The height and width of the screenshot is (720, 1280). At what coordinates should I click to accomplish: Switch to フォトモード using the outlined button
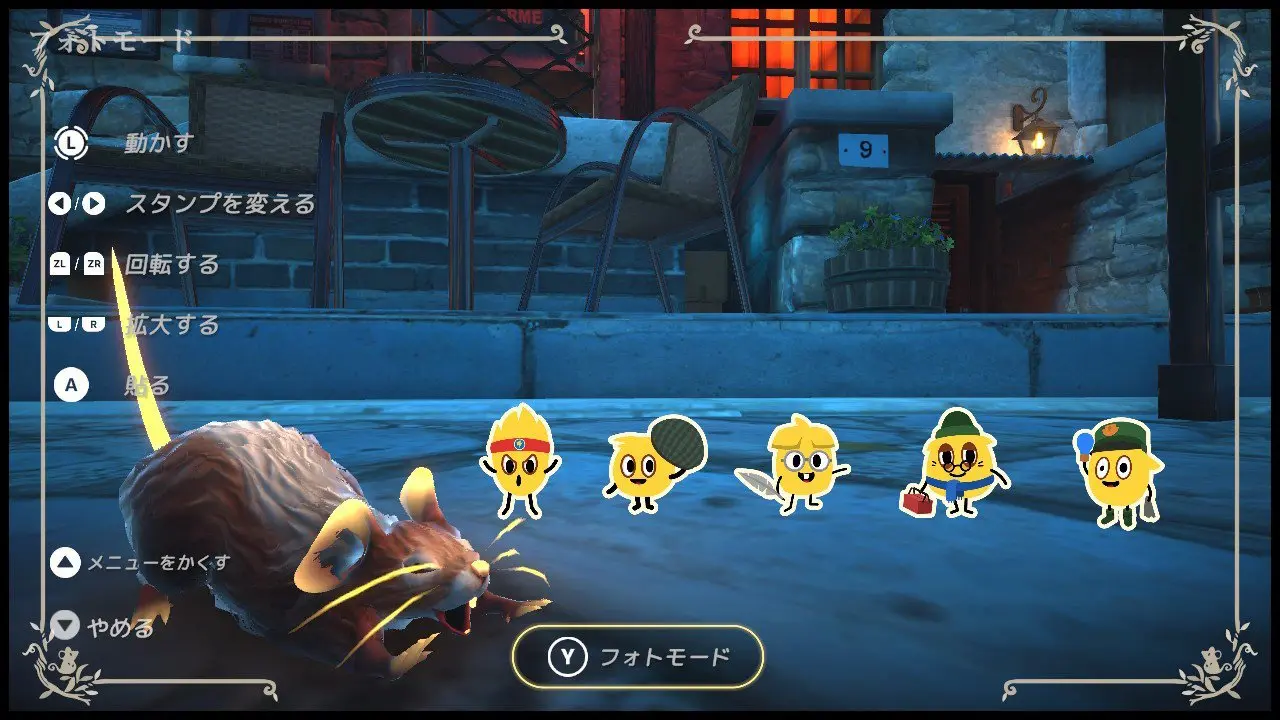point(638,657)
